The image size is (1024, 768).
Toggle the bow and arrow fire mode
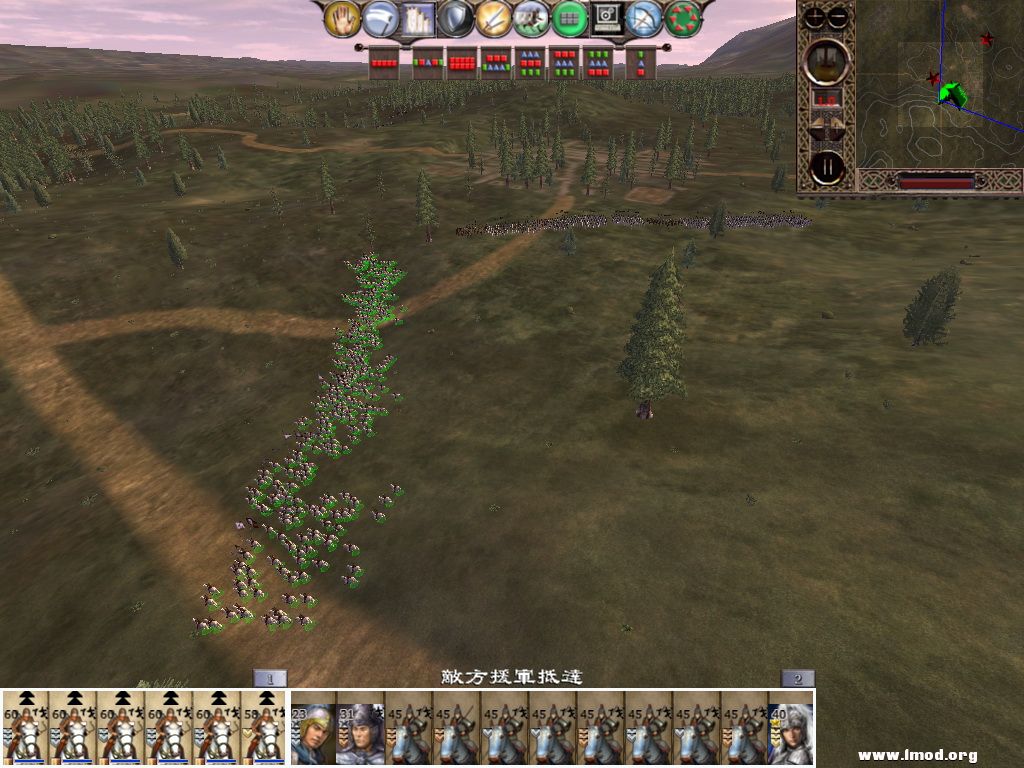pos(645,19)
